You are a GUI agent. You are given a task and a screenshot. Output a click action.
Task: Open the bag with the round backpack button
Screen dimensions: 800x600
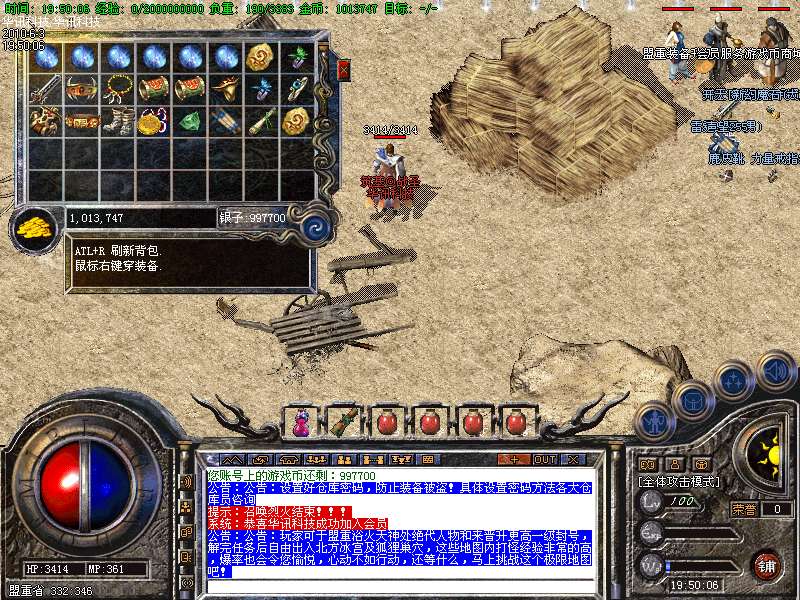coord(691,399)
